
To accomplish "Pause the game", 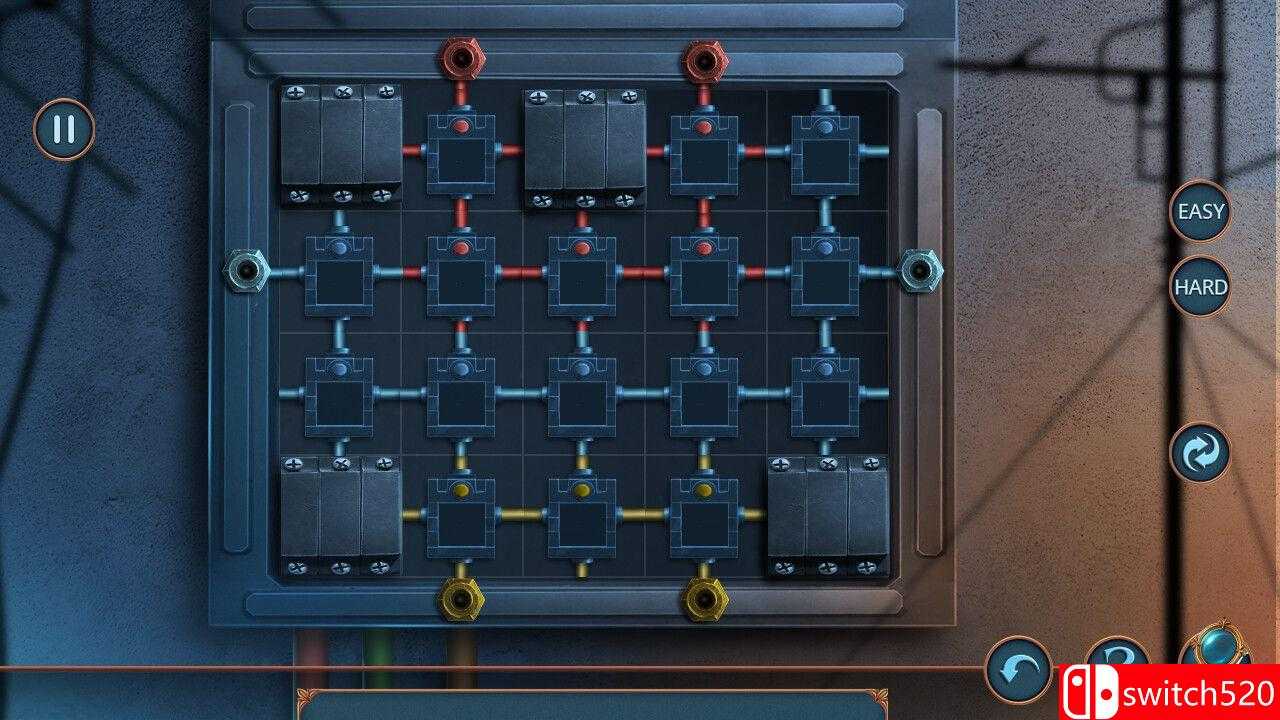I will (64, 128).
